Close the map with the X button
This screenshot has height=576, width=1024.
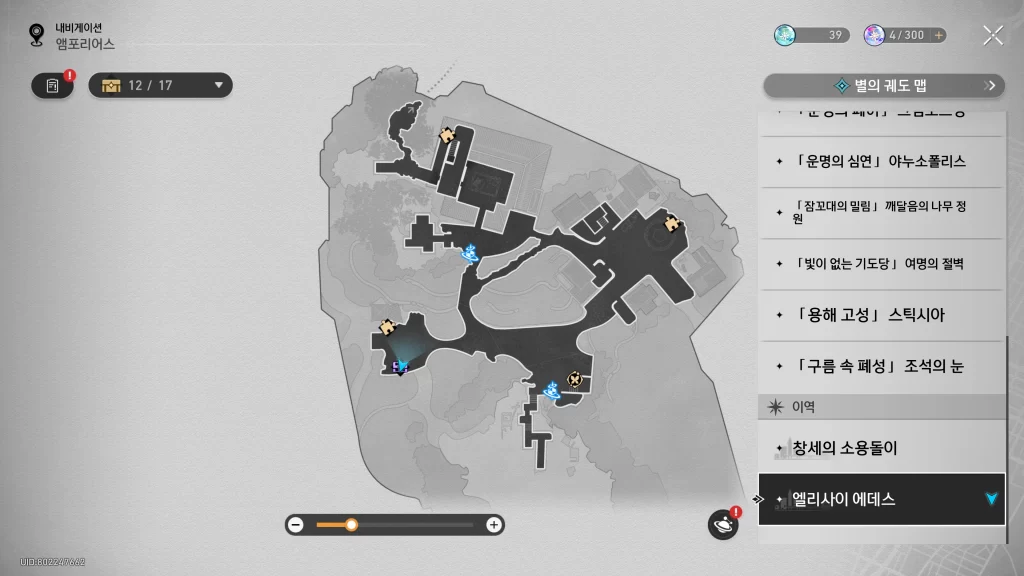(992, 36)
